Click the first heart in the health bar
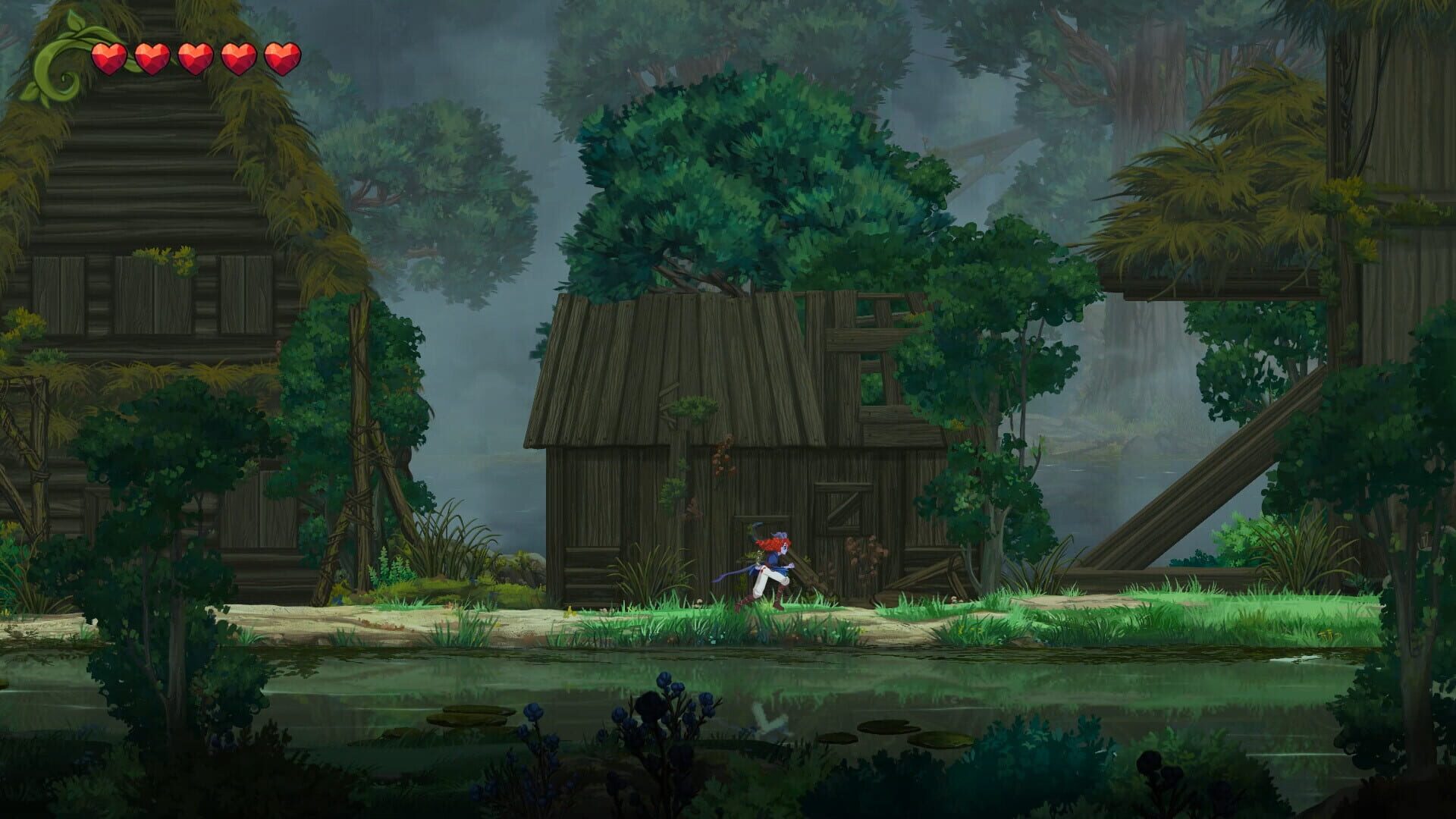 108,58
